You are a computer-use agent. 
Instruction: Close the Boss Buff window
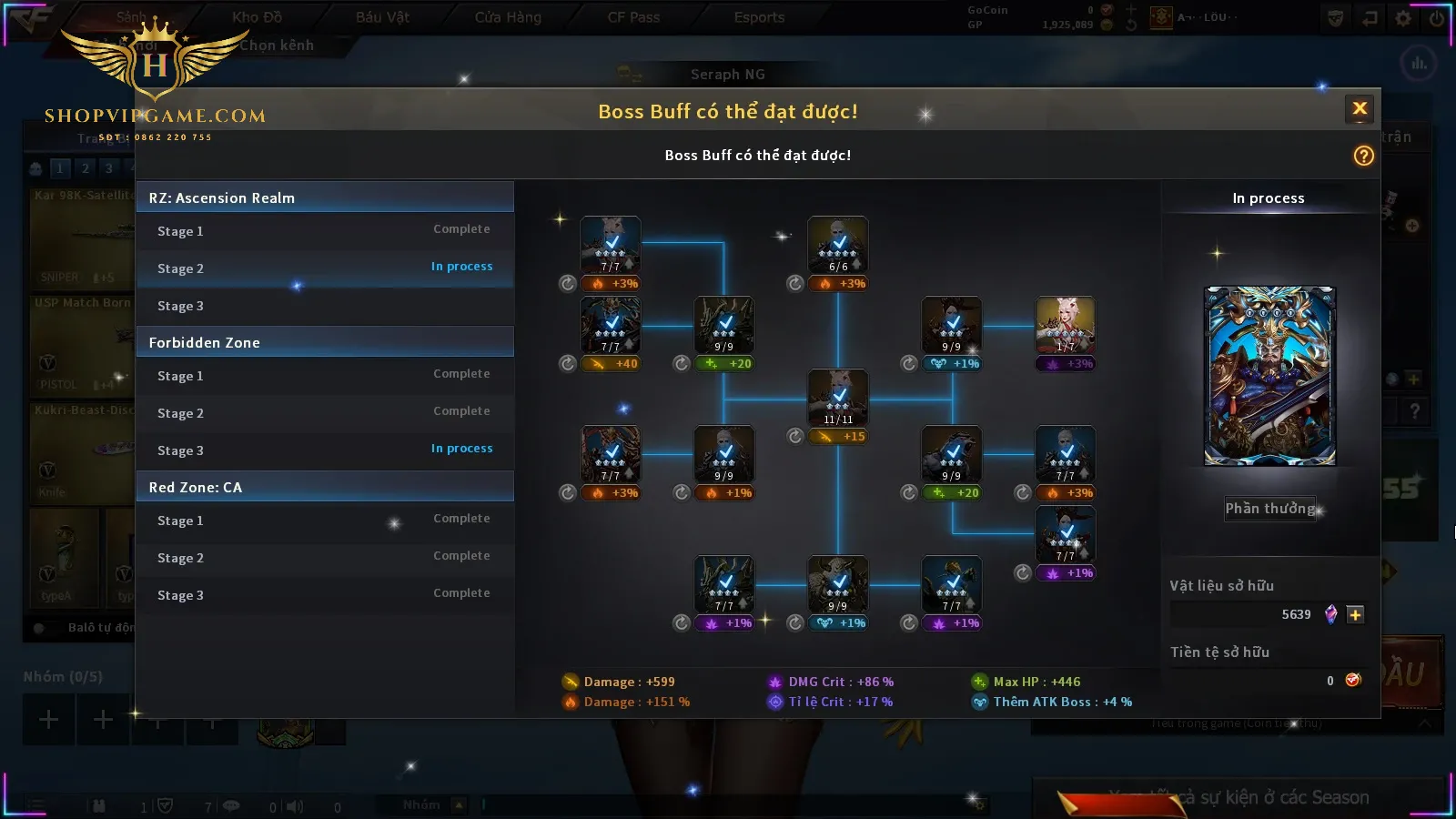[x=1360, y=109]
